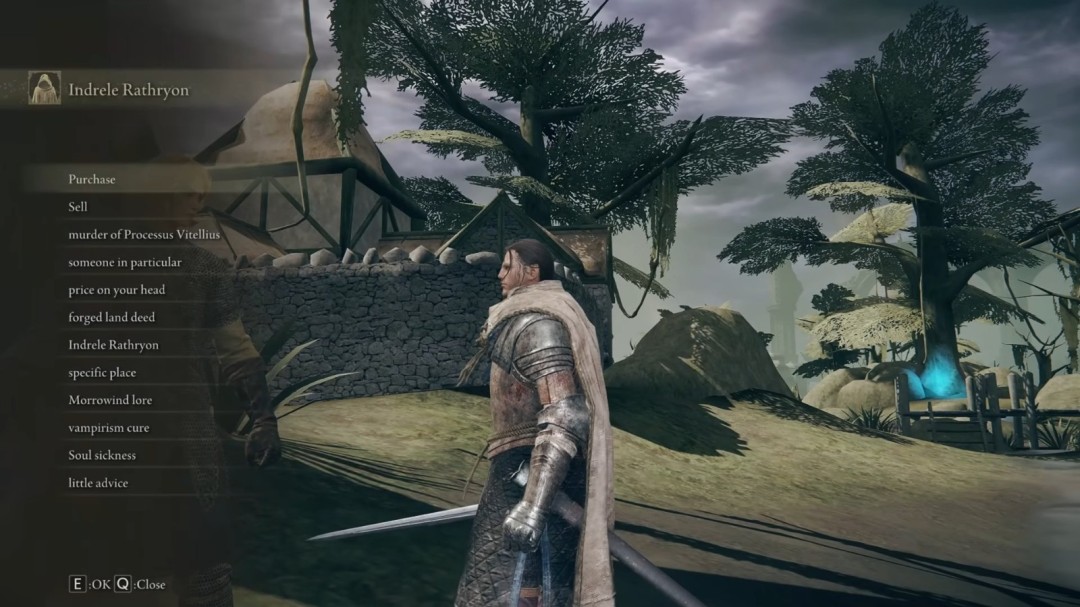Choose the 'little advice' topic
The image size is (1080, 607).
coord(98,483)
